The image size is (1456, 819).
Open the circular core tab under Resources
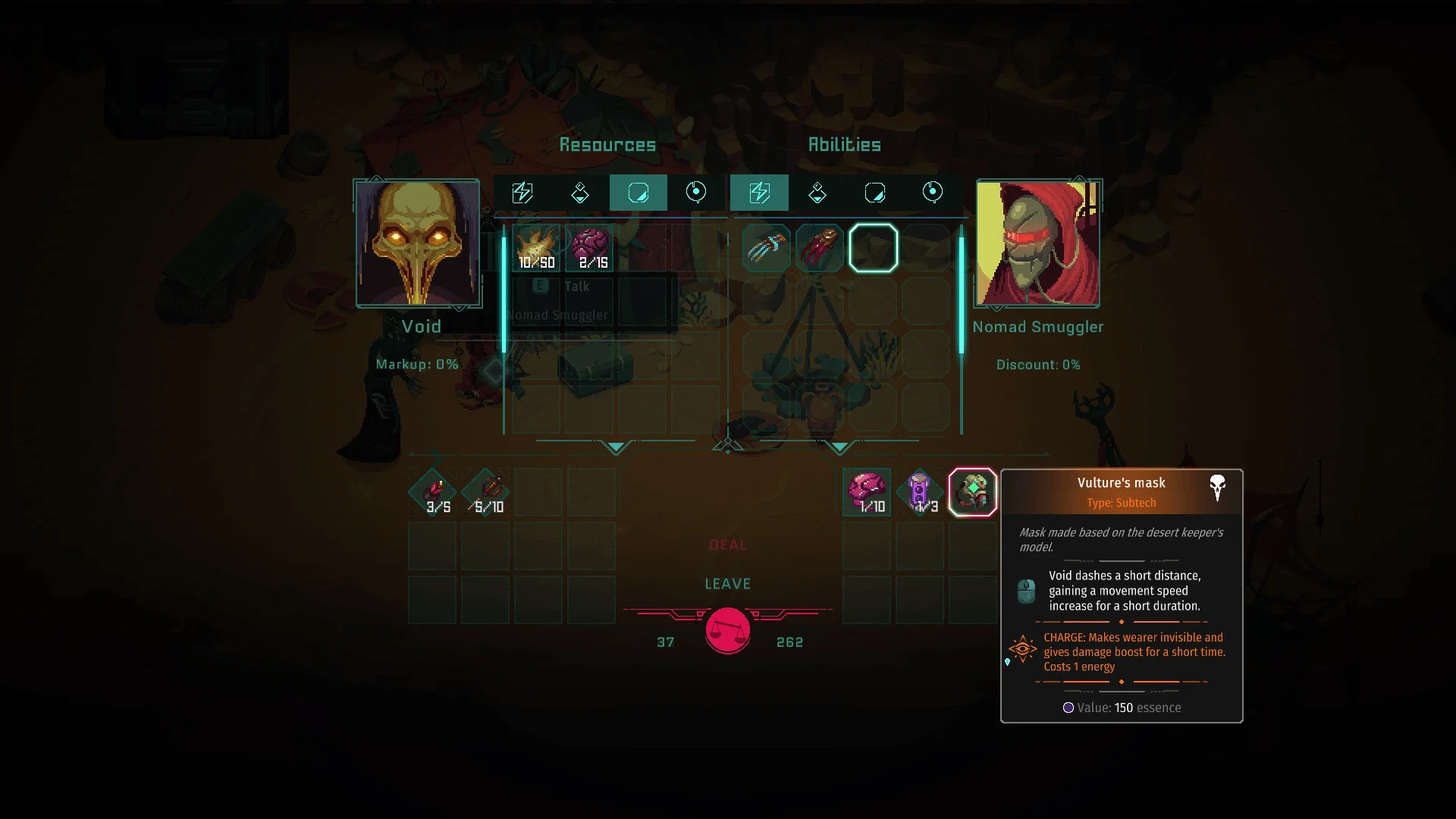point(695,193)
